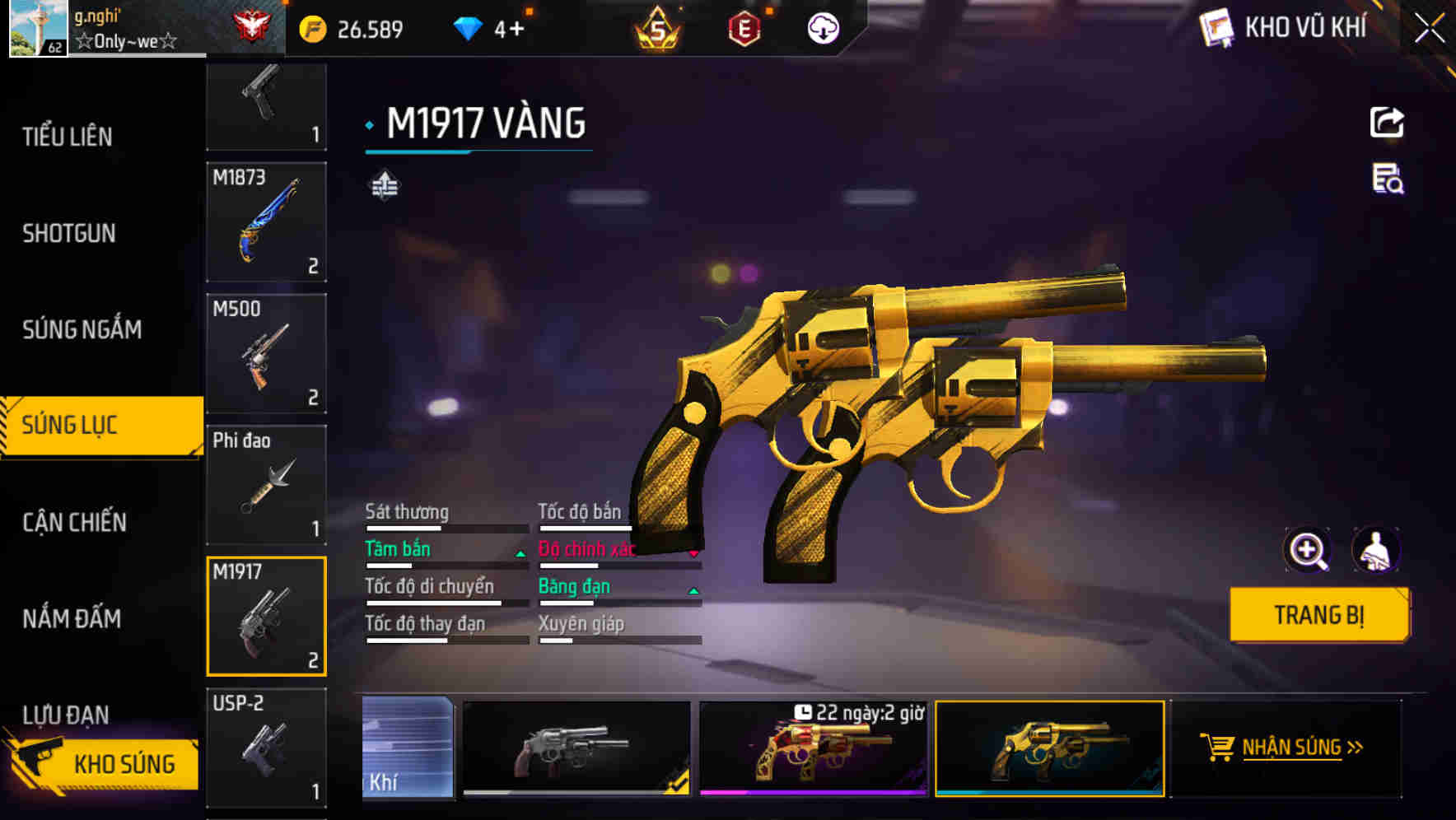Open the cloud download icon
Image resolution: width=1456 pixels, height=820 pixels.
(x=822, y=29)
